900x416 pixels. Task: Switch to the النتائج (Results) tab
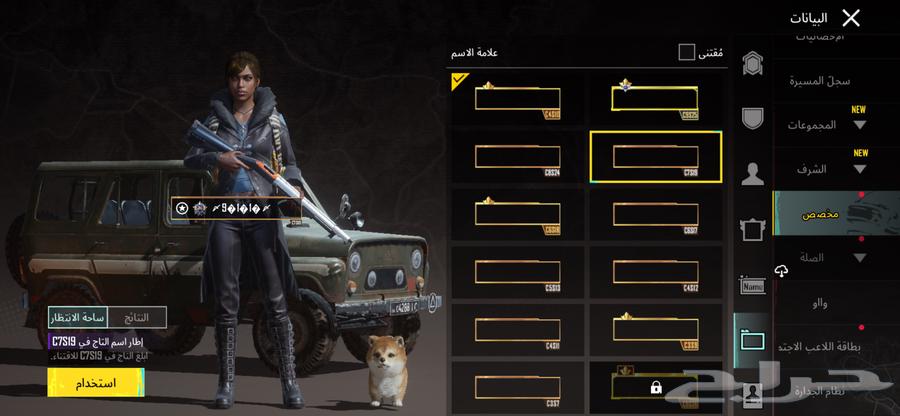(x=137, y=318)
